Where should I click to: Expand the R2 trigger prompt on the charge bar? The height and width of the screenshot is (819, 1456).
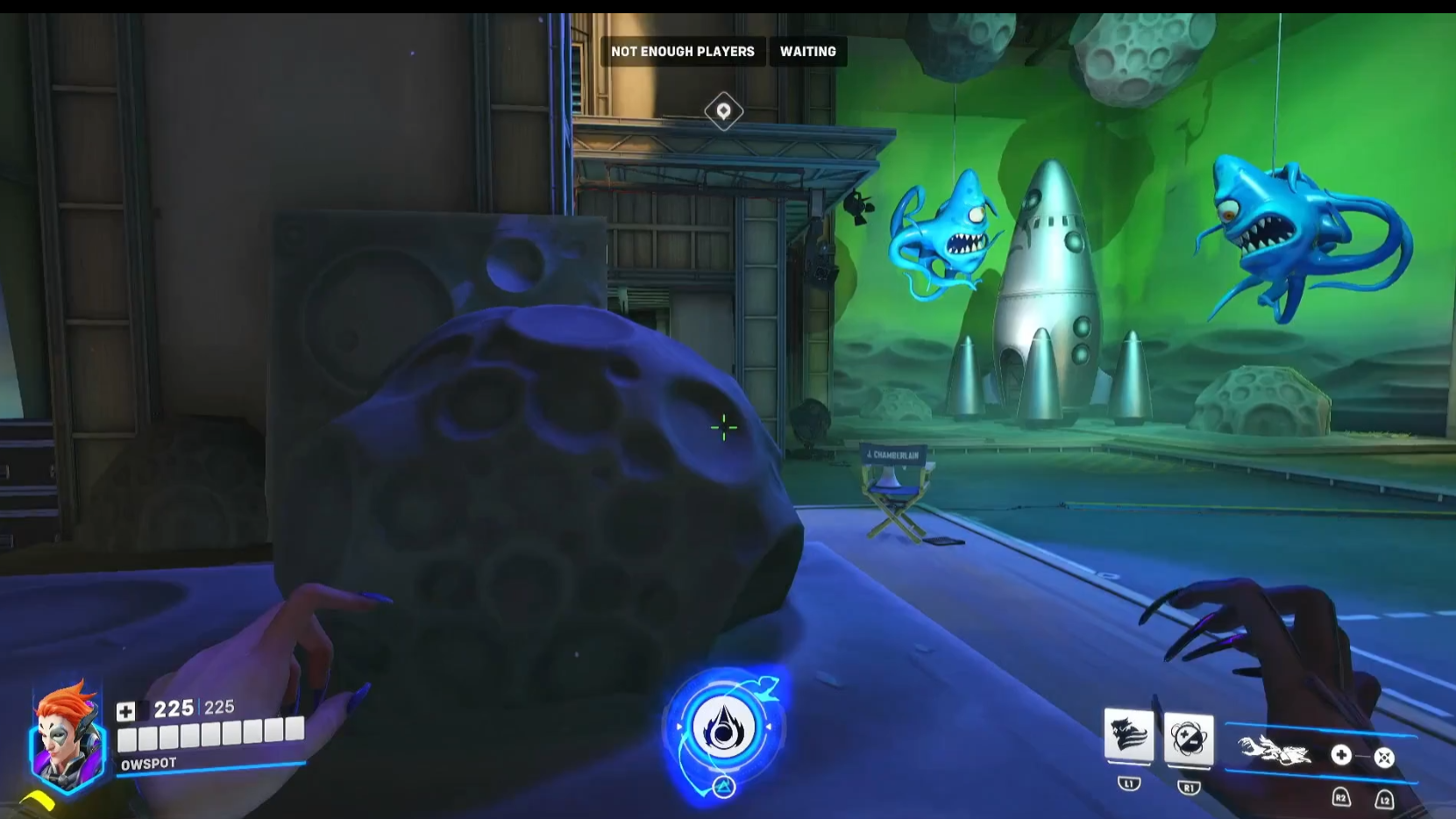pos(1339,799)
